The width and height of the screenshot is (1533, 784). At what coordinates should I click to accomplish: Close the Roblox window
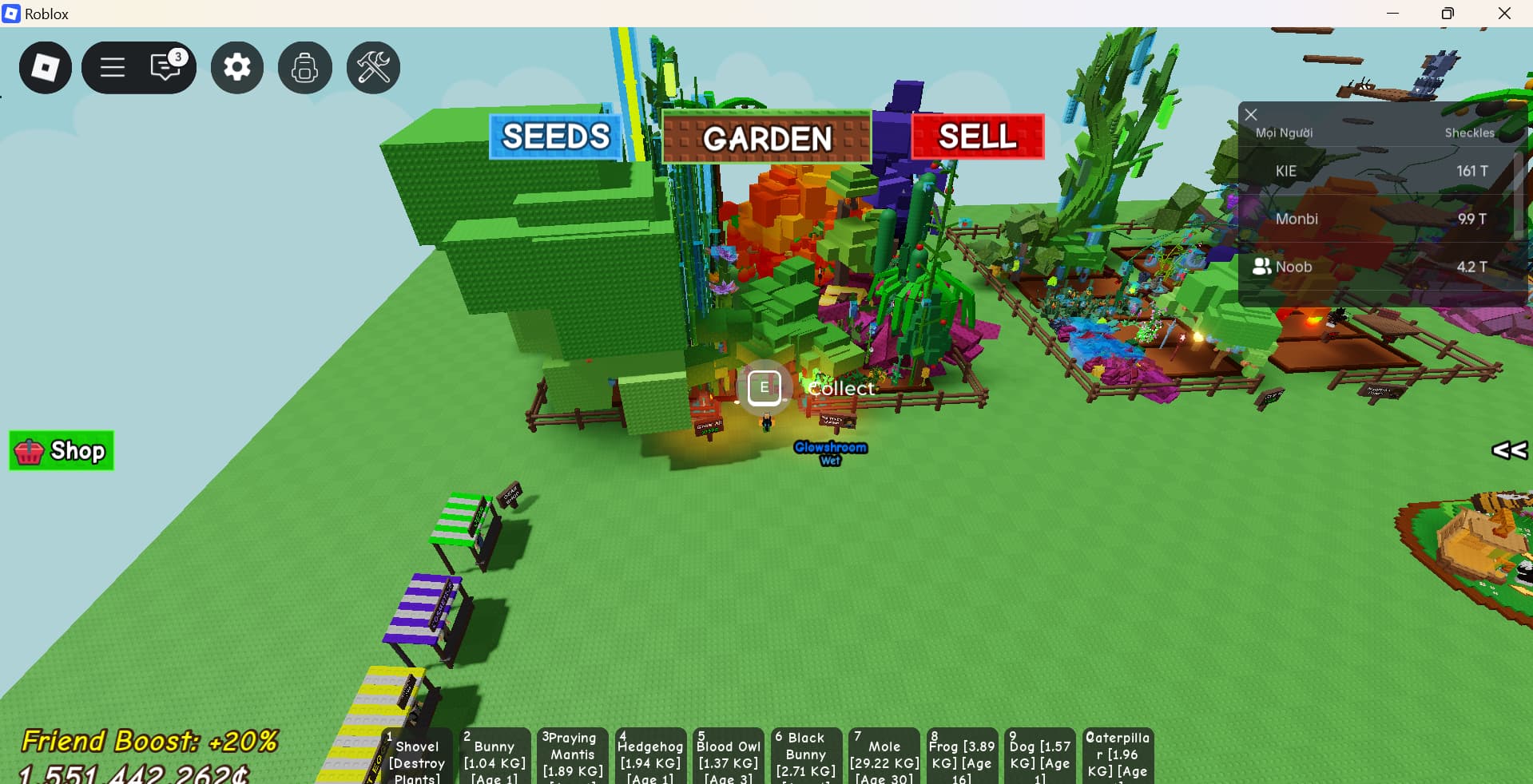pos(1504,14)
